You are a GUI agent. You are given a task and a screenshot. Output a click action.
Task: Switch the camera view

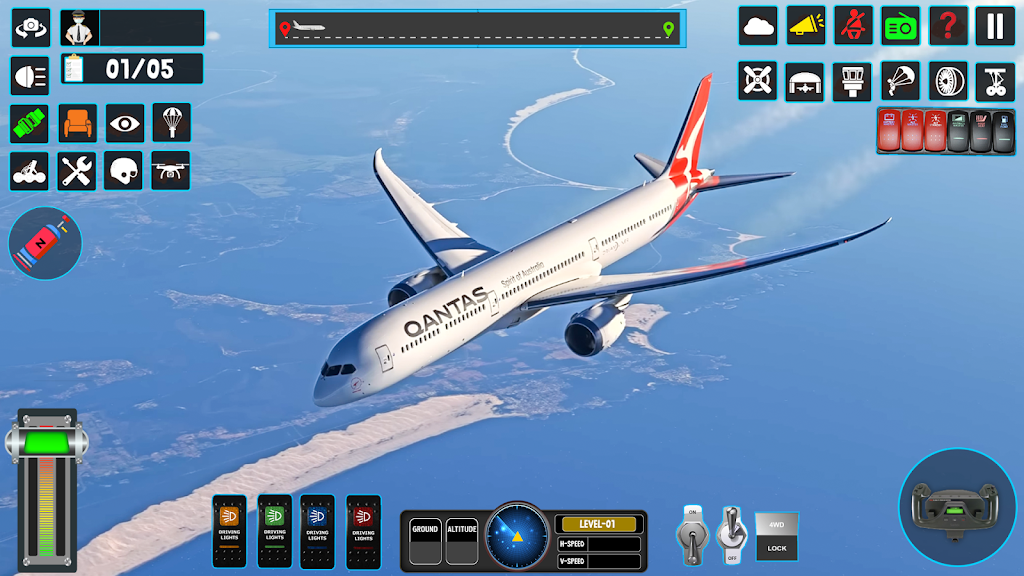[x=30, y=28]
